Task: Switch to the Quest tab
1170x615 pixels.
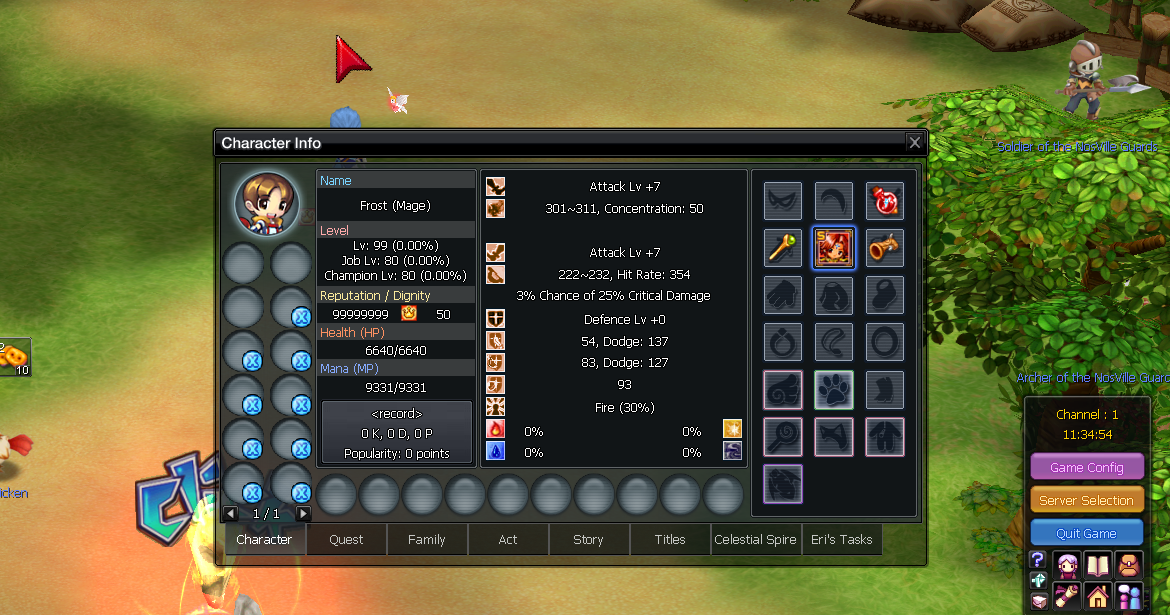Action: [346, 540]
